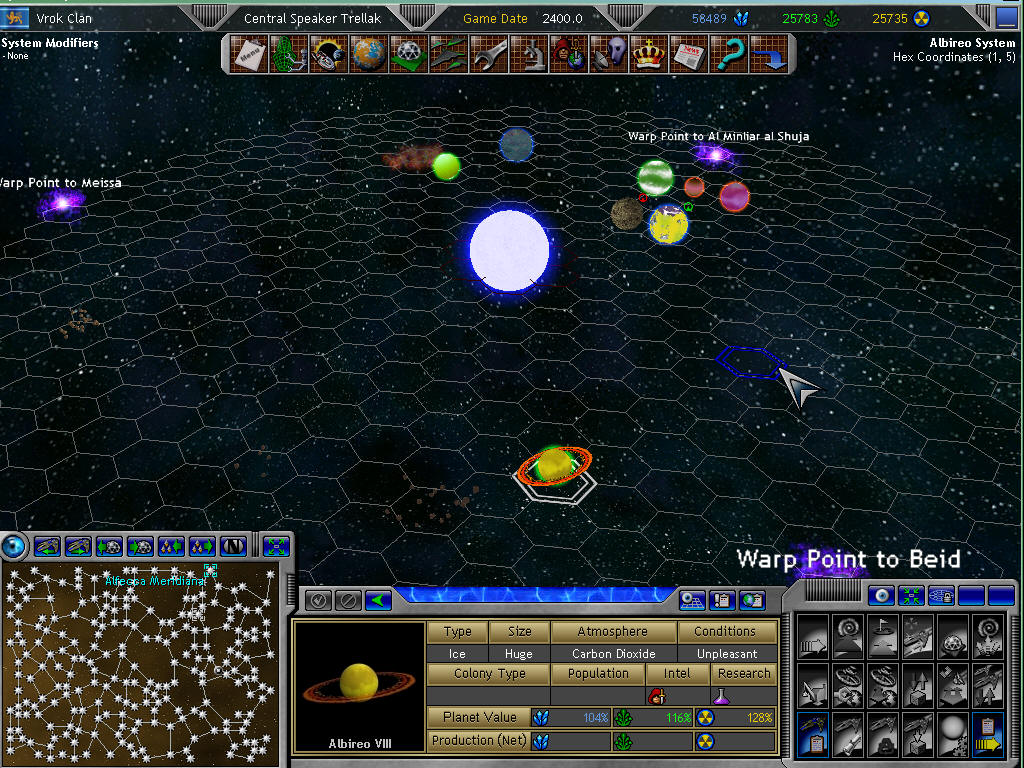Click the green arrows expand minimap button
This screenshot has width=1024, height=768.
tap(277, 546)
